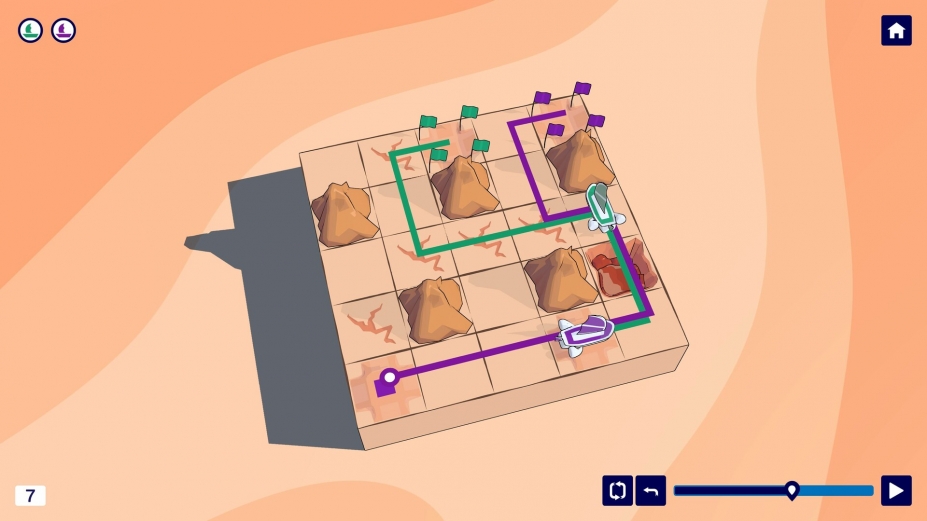The image size is (927, 521).
Task: Open the home menu
Action: click(x=896, y=31)
